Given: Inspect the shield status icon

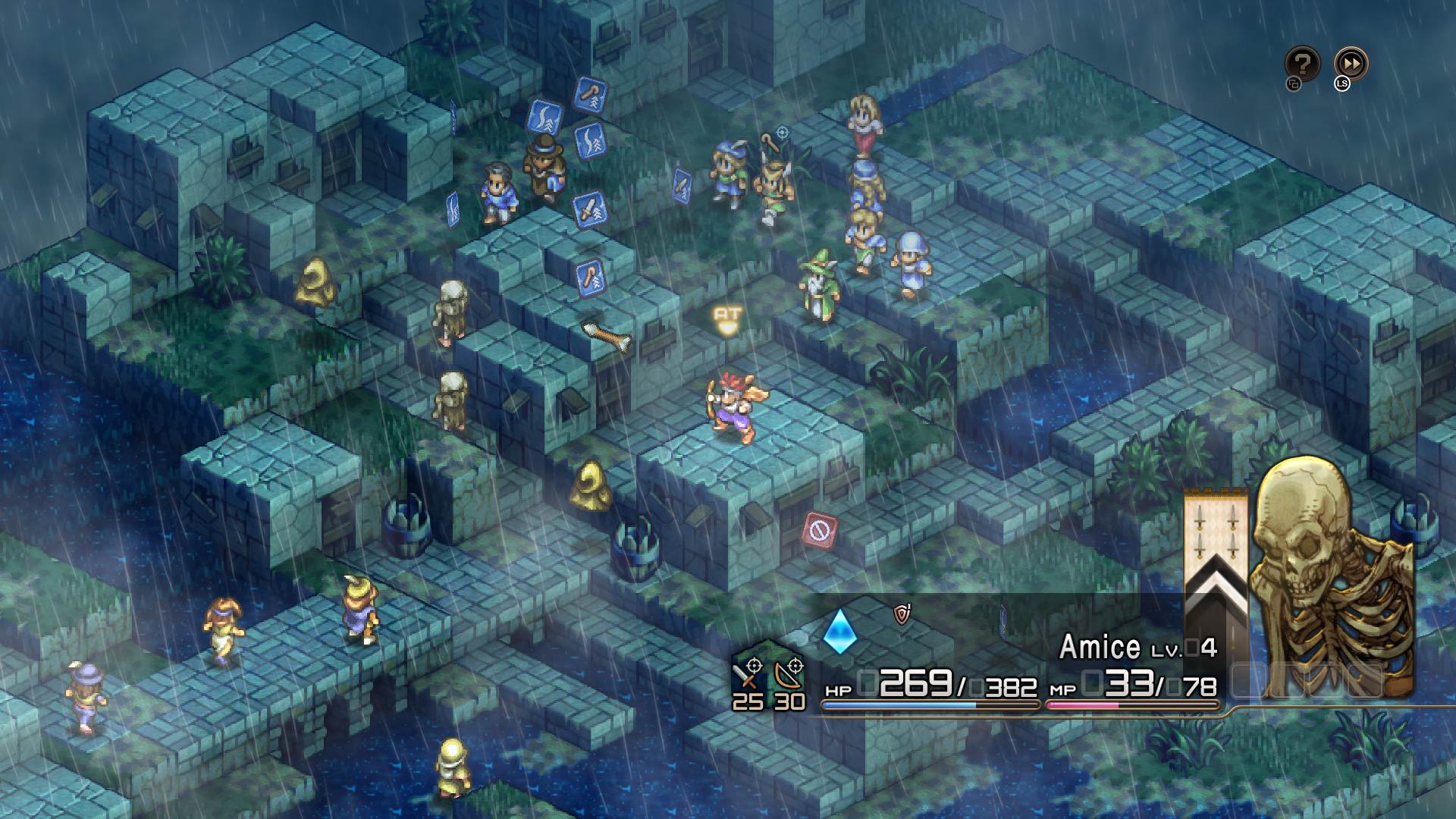Looking at the screenshot, I should pyautogui.click(x=902, y=613).
